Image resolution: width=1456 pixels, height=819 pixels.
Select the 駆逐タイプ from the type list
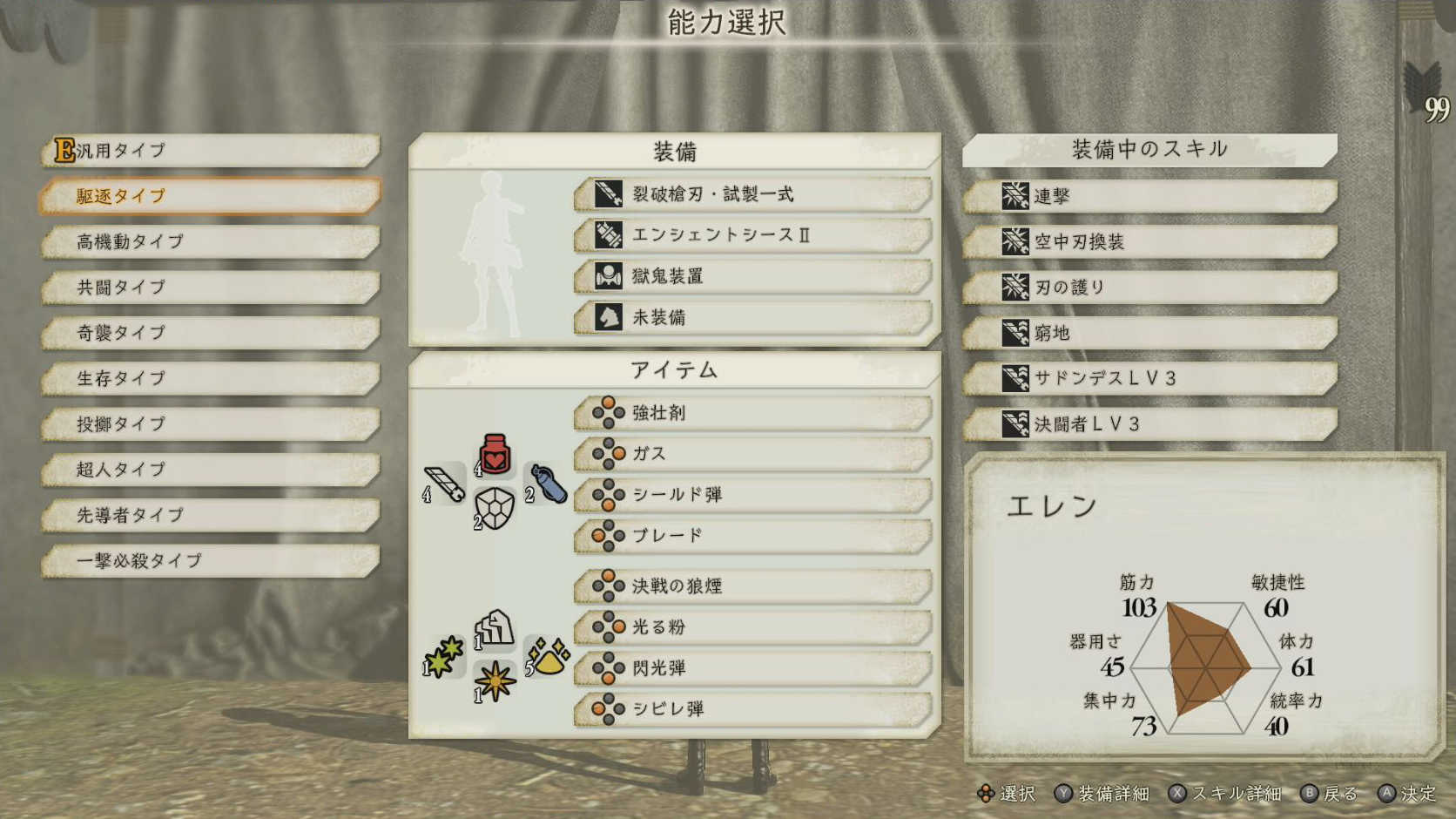[209, 196]
